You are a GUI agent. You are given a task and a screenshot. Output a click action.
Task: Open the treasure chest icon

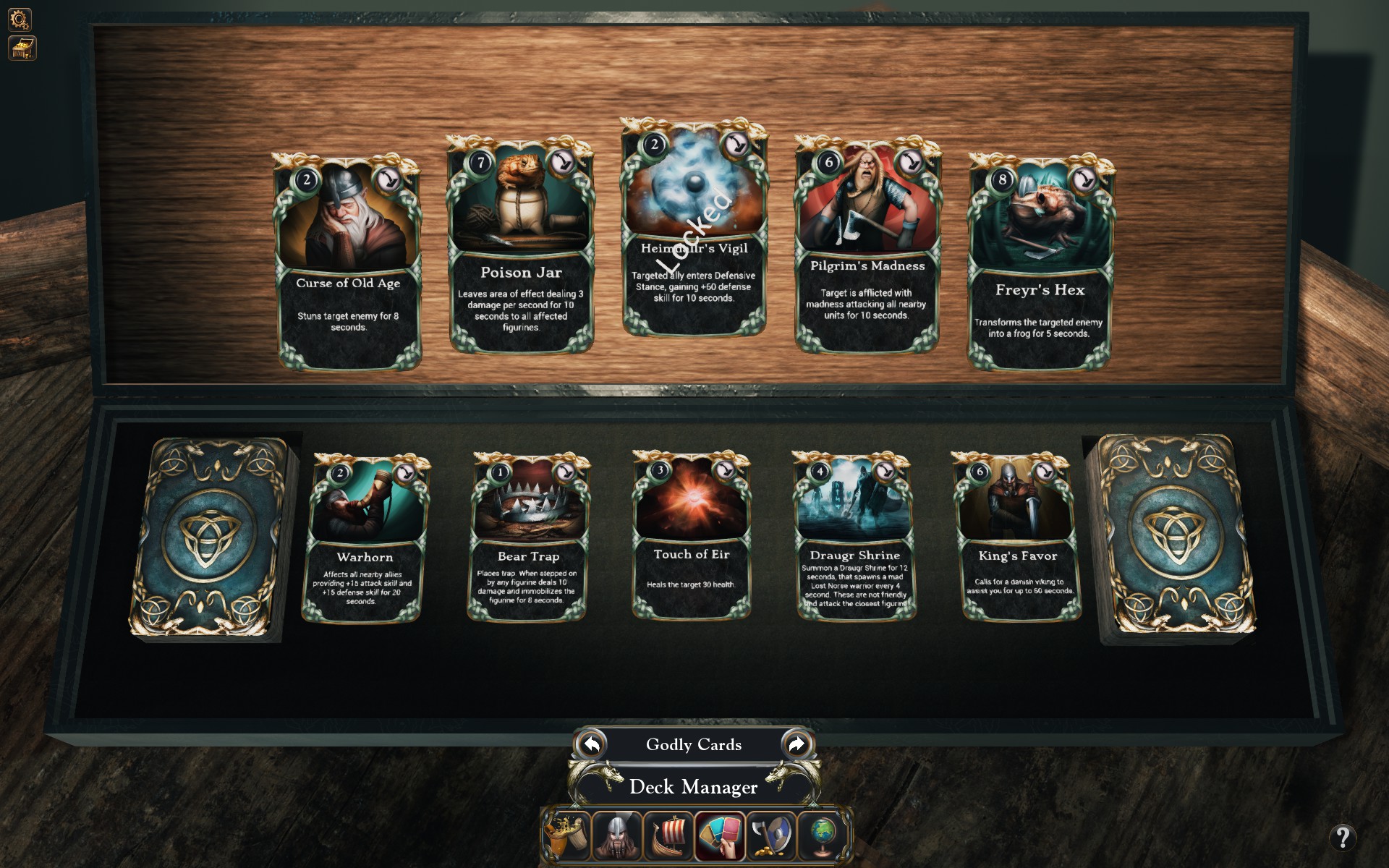click(22, 48)
